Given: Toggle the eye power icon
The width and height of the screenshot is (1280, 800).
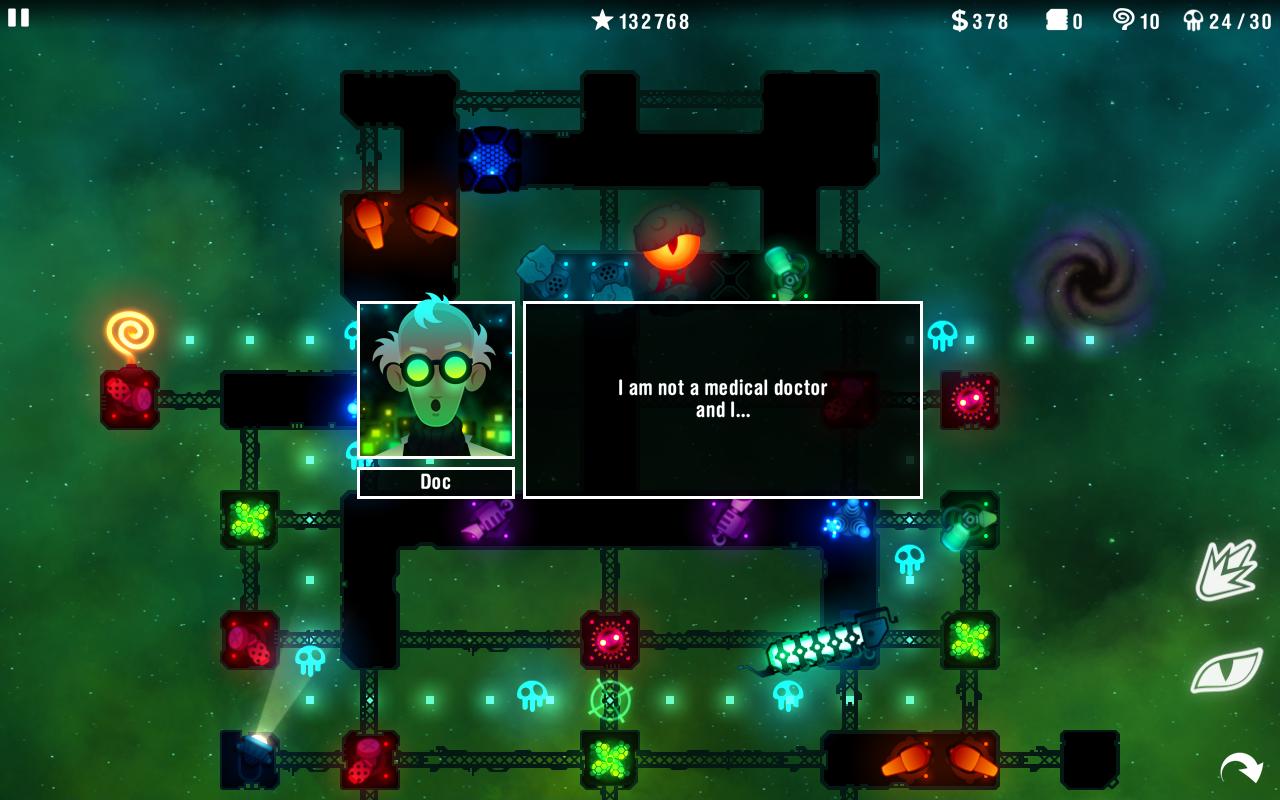Looking at the screenshot, I should pyautogui.click(x=1227, y=672).
